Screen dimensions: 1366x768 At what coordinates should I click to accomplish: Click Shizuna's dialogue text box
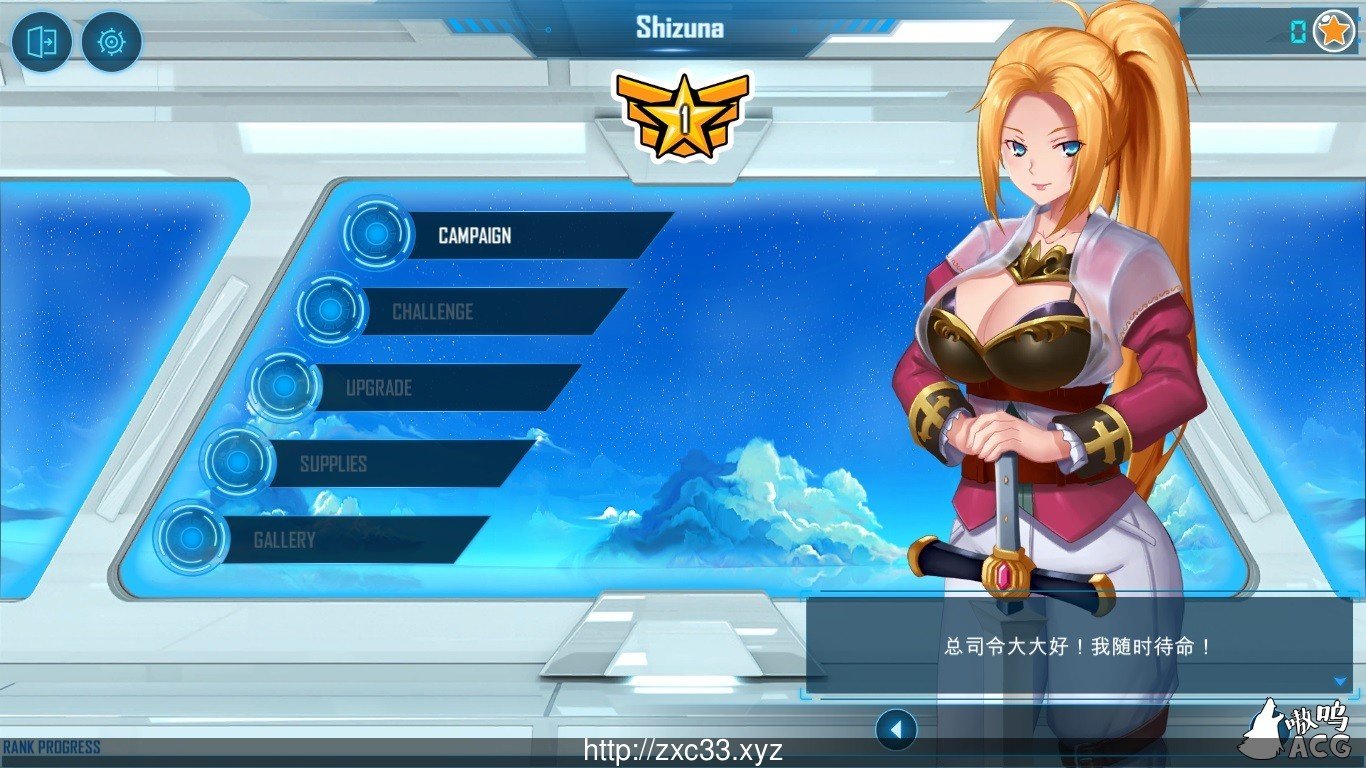coord(1080,646)
